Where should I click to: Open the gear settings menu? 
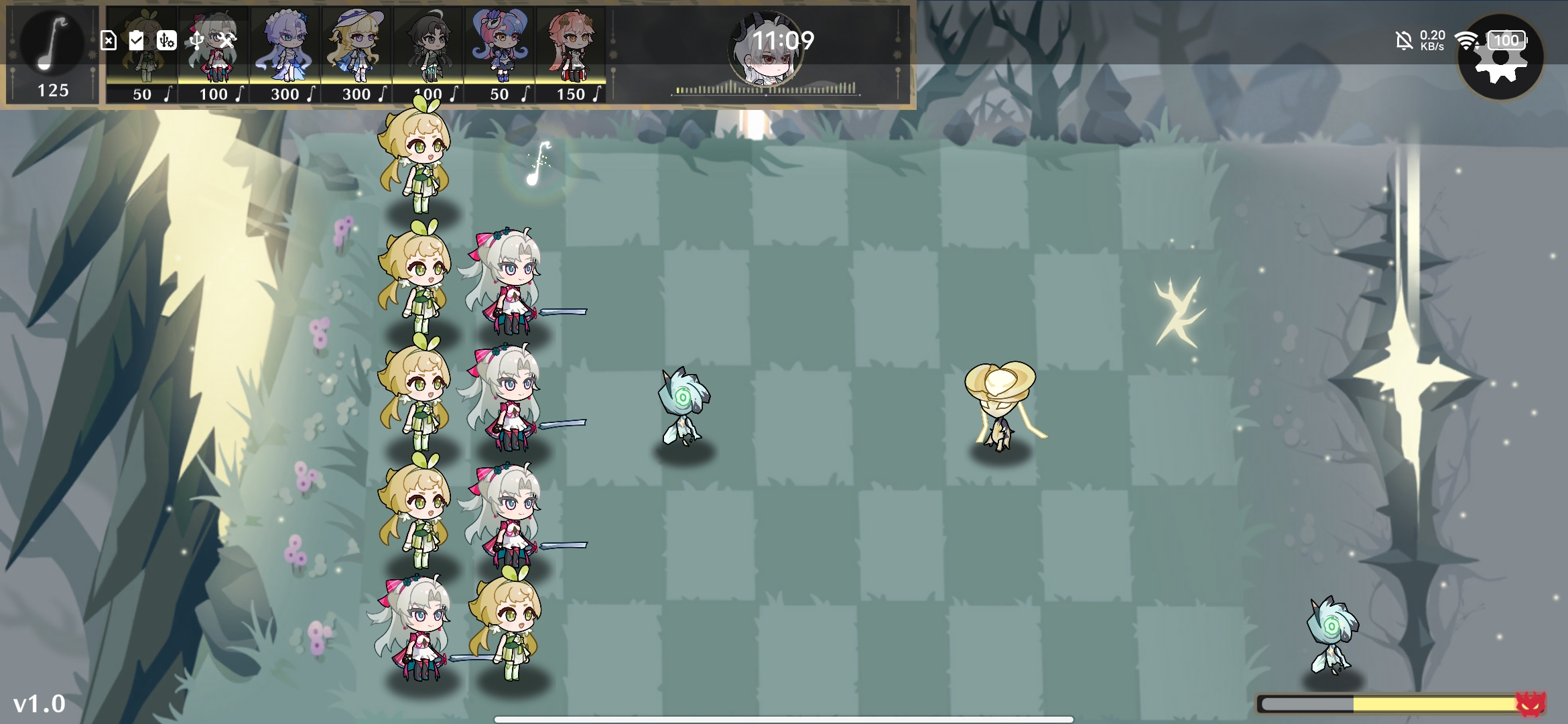1500,58
